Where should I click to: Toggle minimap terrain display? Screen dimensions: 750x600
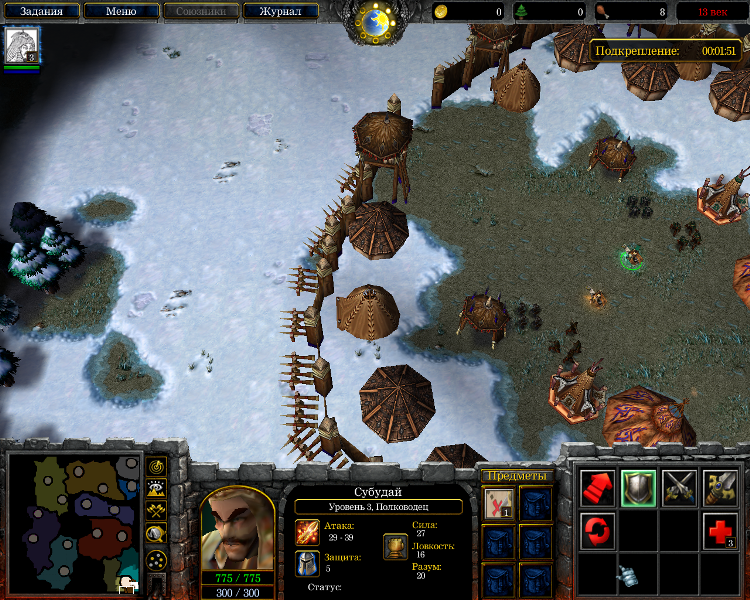tap(157, 488)
